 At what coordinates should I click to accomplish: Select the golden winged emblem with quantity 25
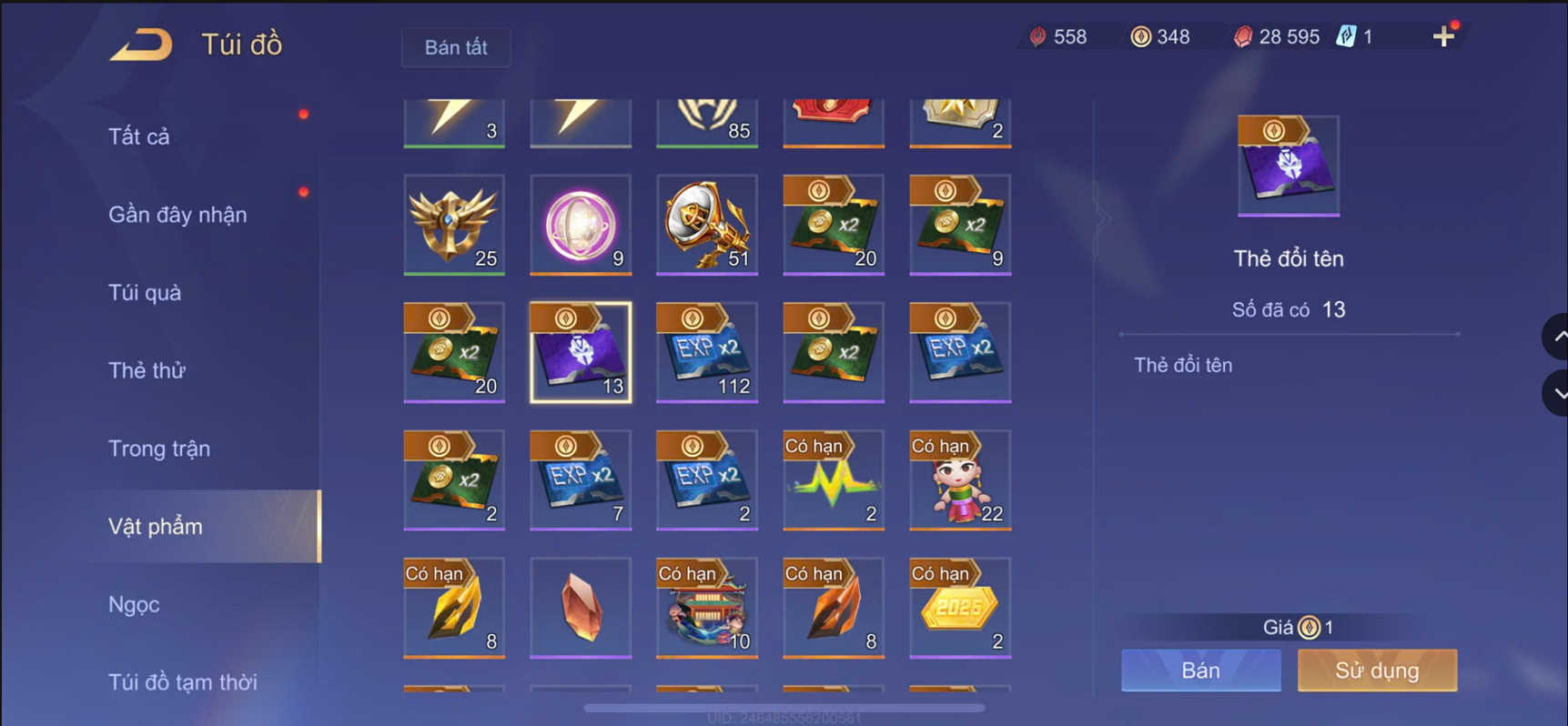coord(453,226)
